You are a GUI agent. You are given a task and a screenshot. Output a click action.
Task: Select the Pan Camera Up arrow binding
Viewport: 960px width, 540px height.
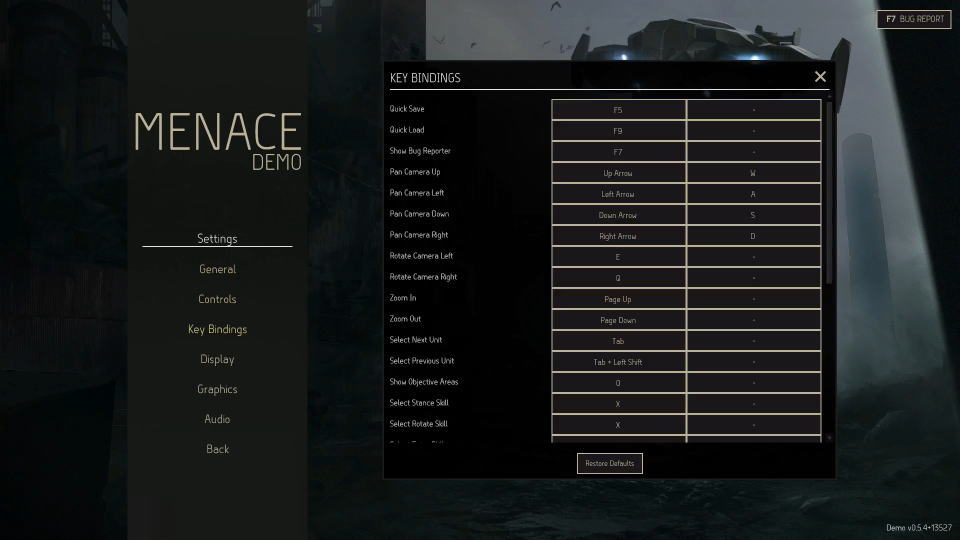(618, 173)
